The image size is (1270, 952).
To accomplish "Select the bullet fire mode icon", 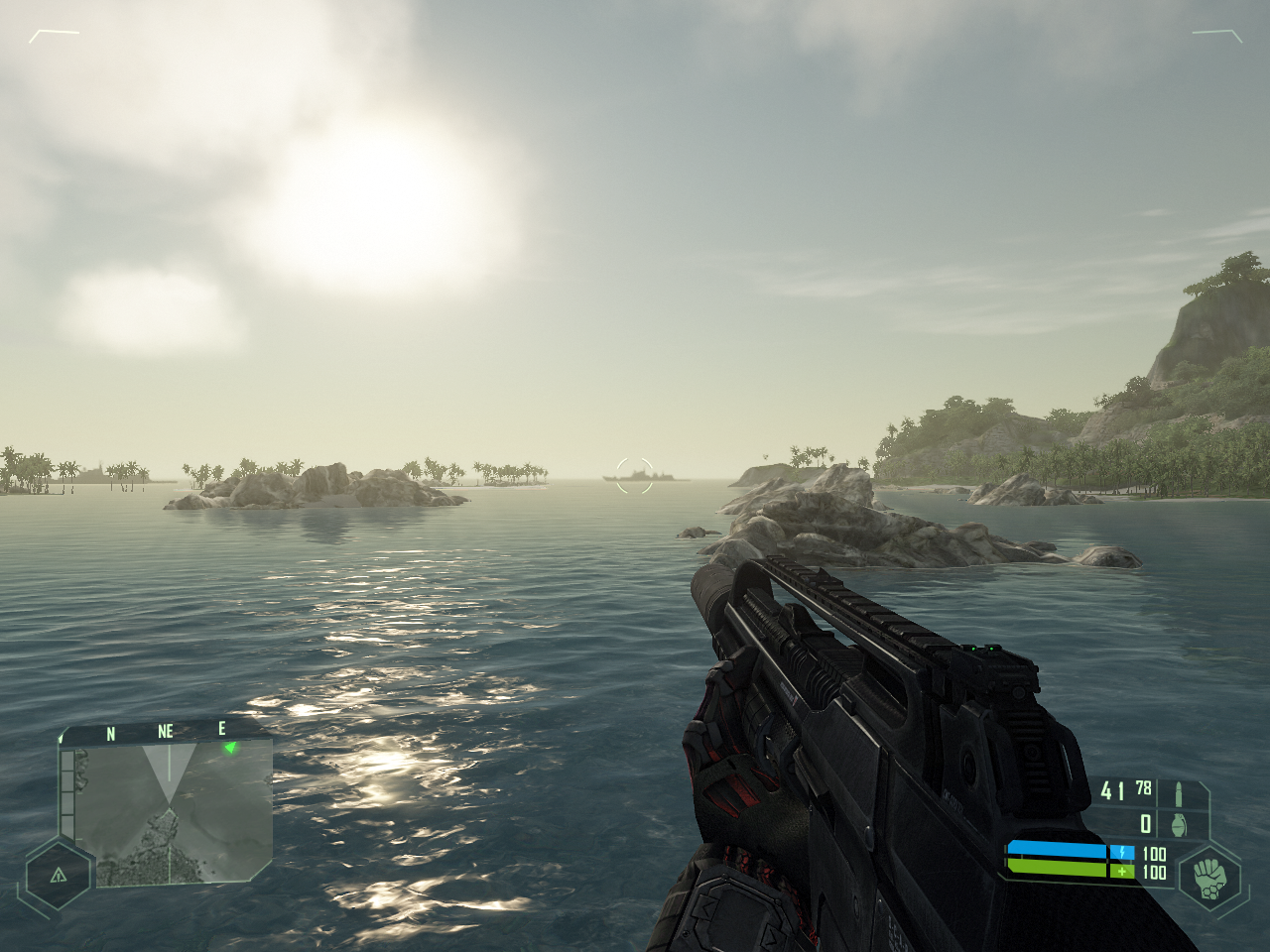I will (x=1179, y=793).
